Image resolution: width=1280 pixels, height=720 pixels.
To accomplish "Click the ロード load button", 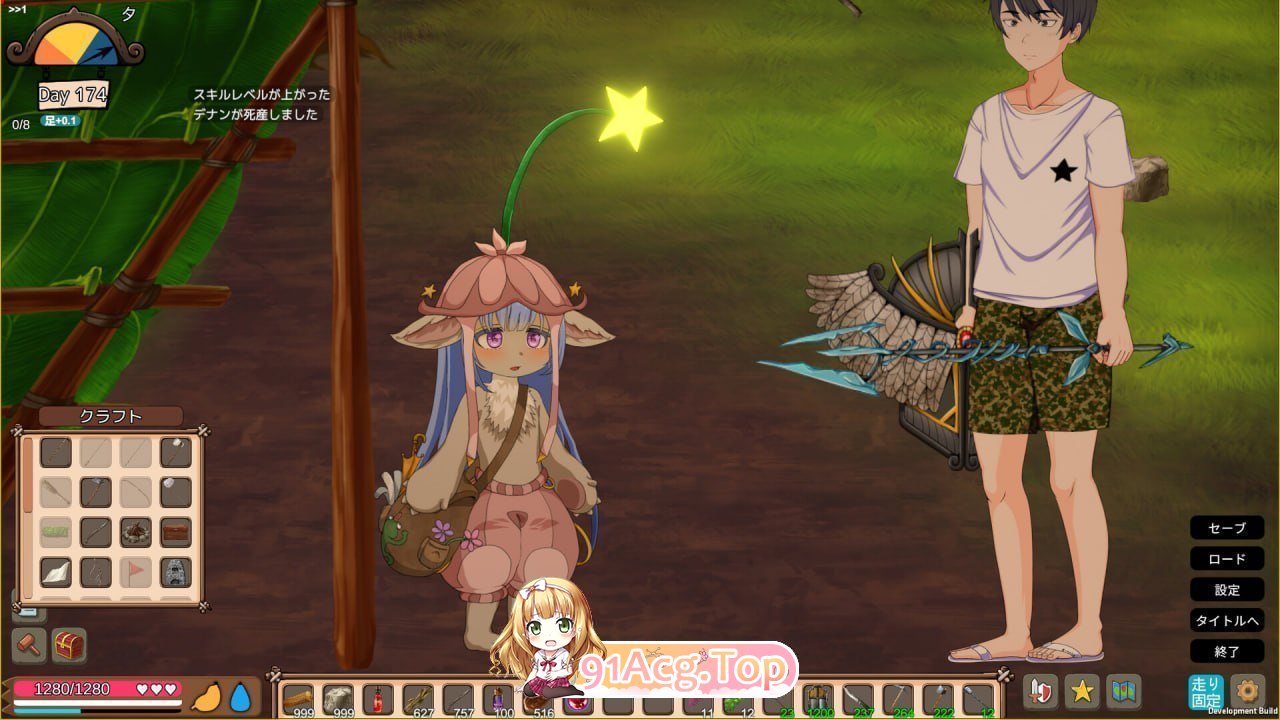I will [x=1227, y=559].
